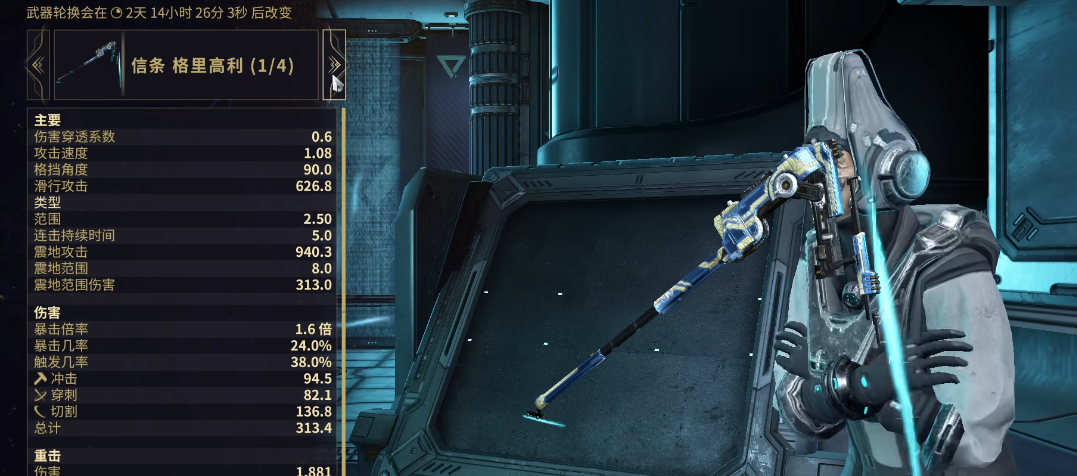Click the weapon stats panel scrollbar

pos(343,290)
